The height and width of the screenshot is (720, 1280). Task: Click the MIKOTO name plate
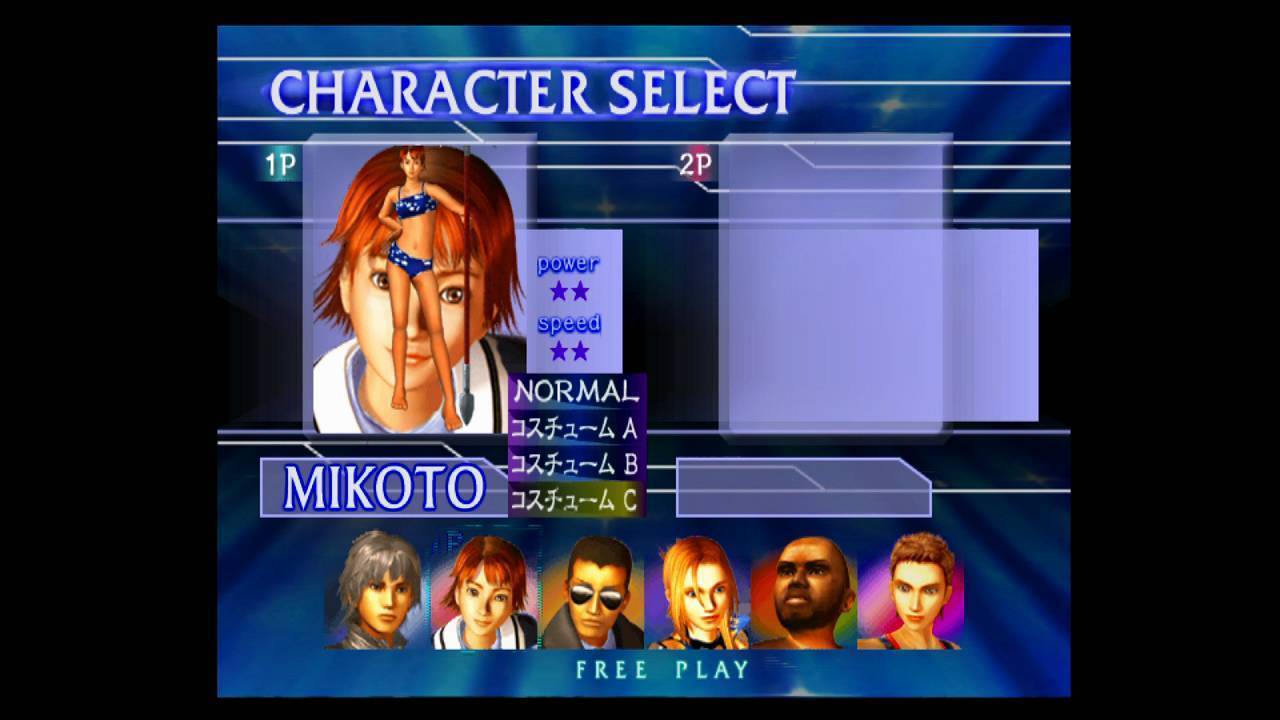click(x=384, y=487)
